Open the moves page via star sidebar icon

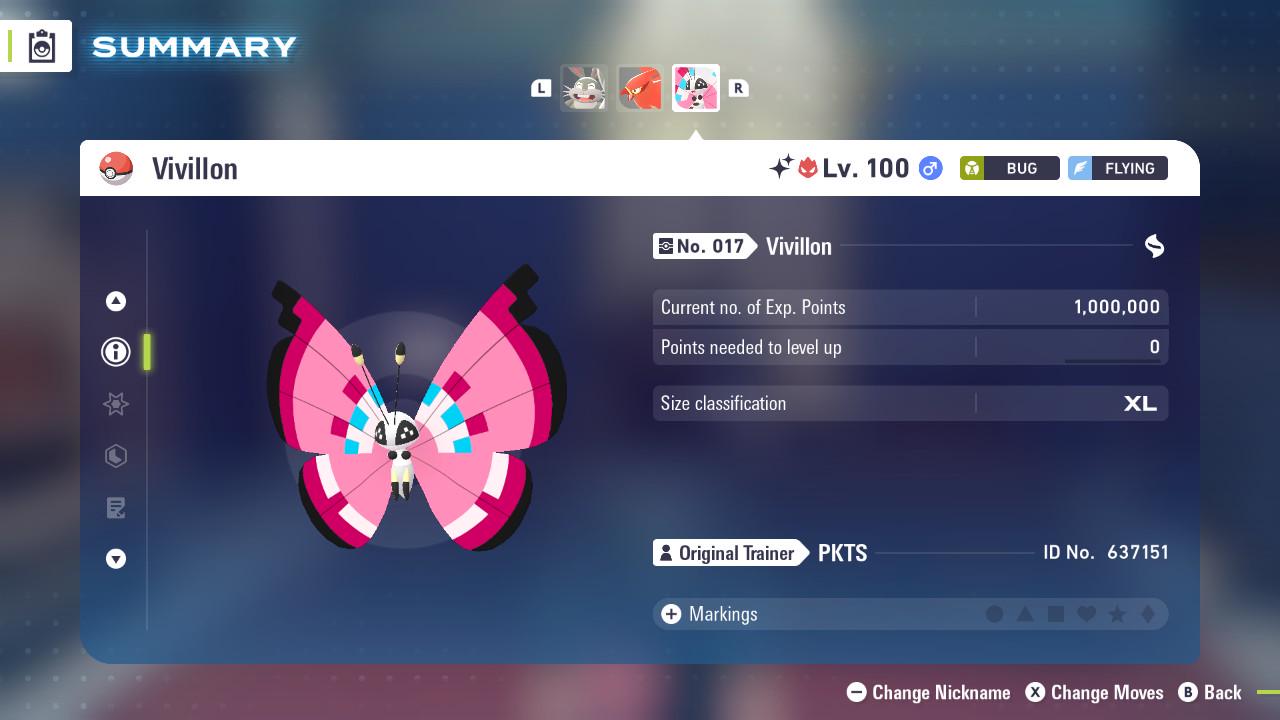click(116, 404)
